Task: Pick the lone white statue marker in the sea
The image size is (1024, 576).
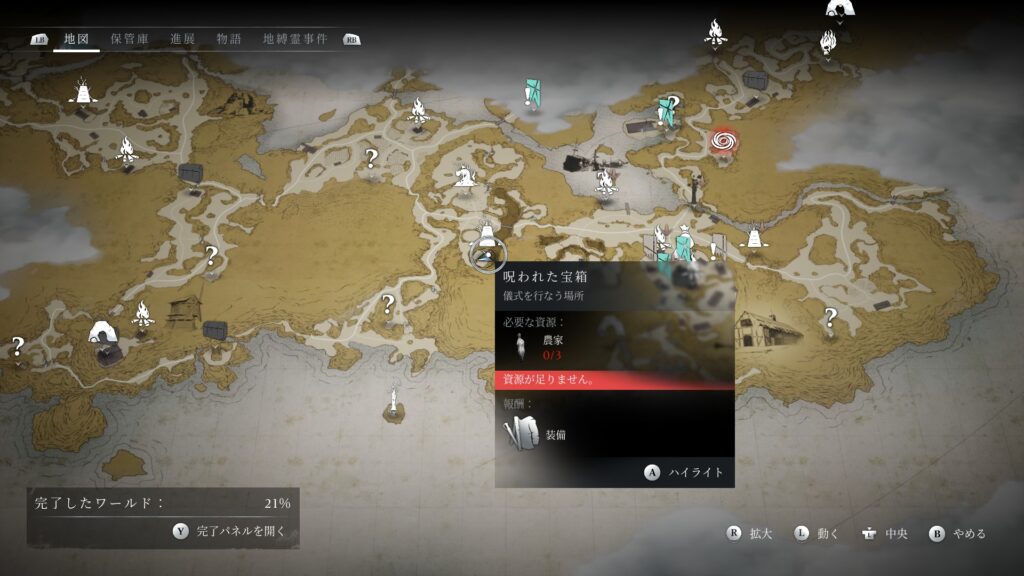Action: (x=395, y=402)
